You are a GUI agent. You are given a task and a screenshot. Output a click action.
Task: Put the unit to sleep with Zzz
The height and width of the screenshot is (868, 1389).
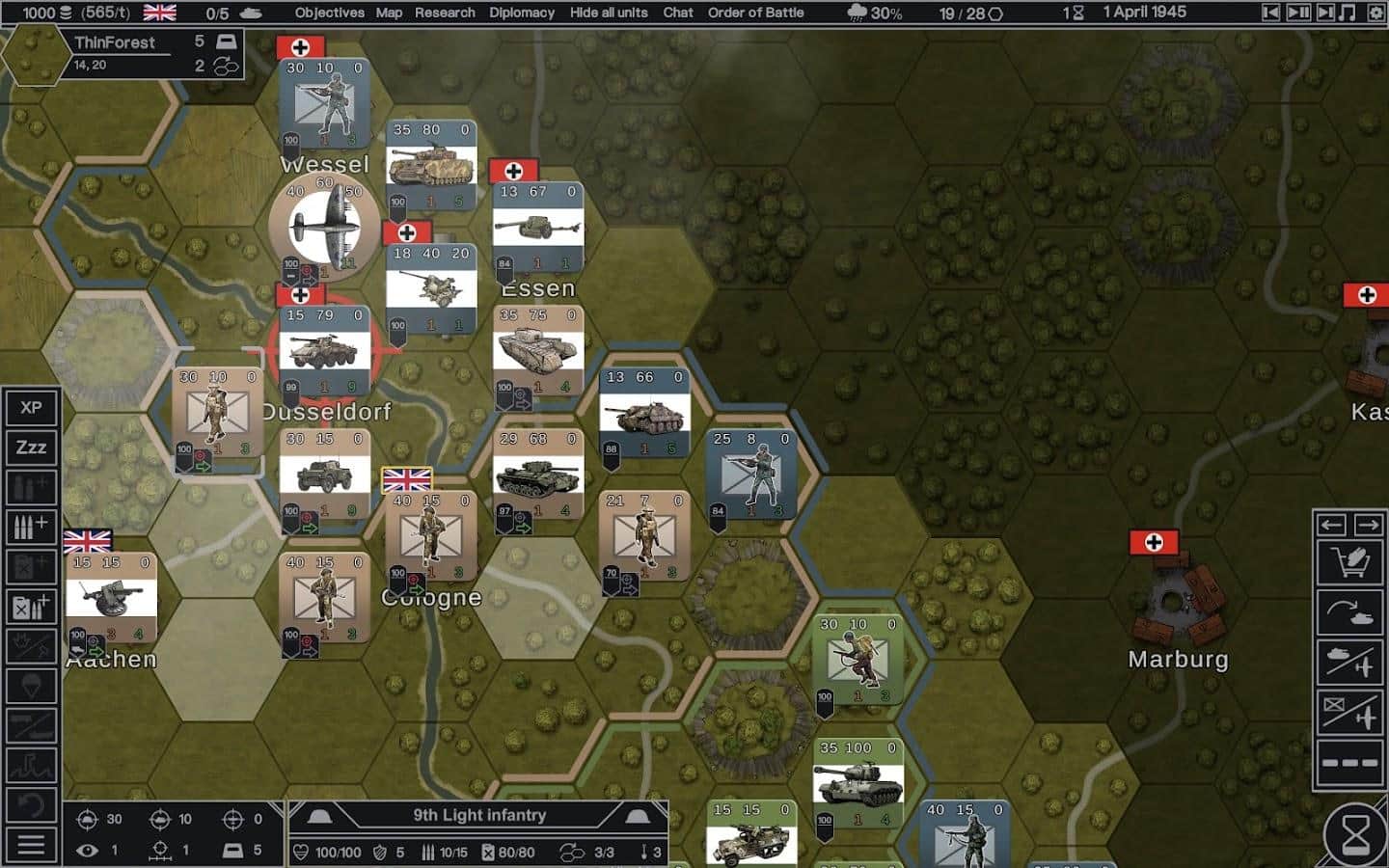(31, 448)
